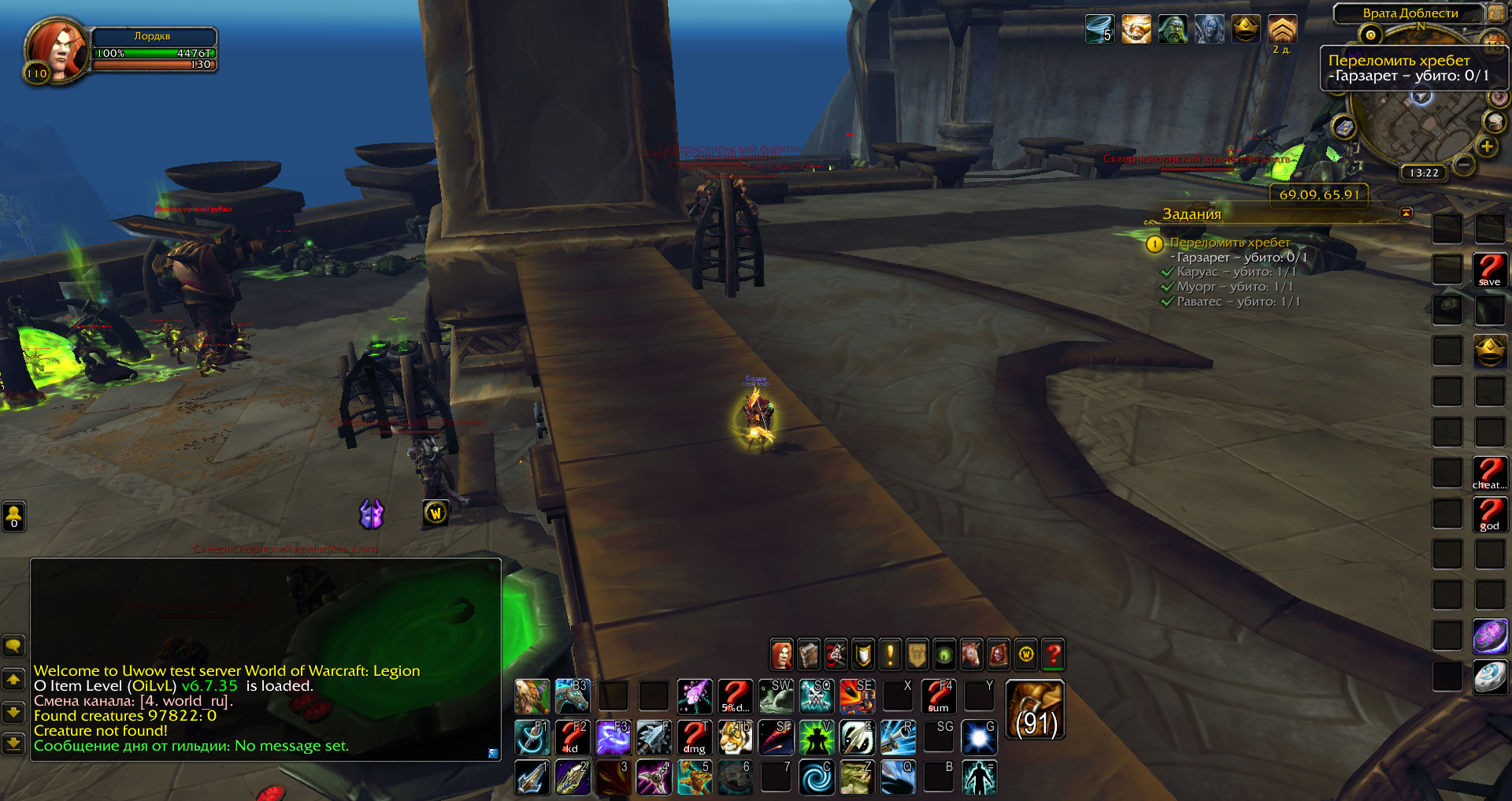Zoom out the minimap with minus button

pyautogui.click(x=1464, y=165)
